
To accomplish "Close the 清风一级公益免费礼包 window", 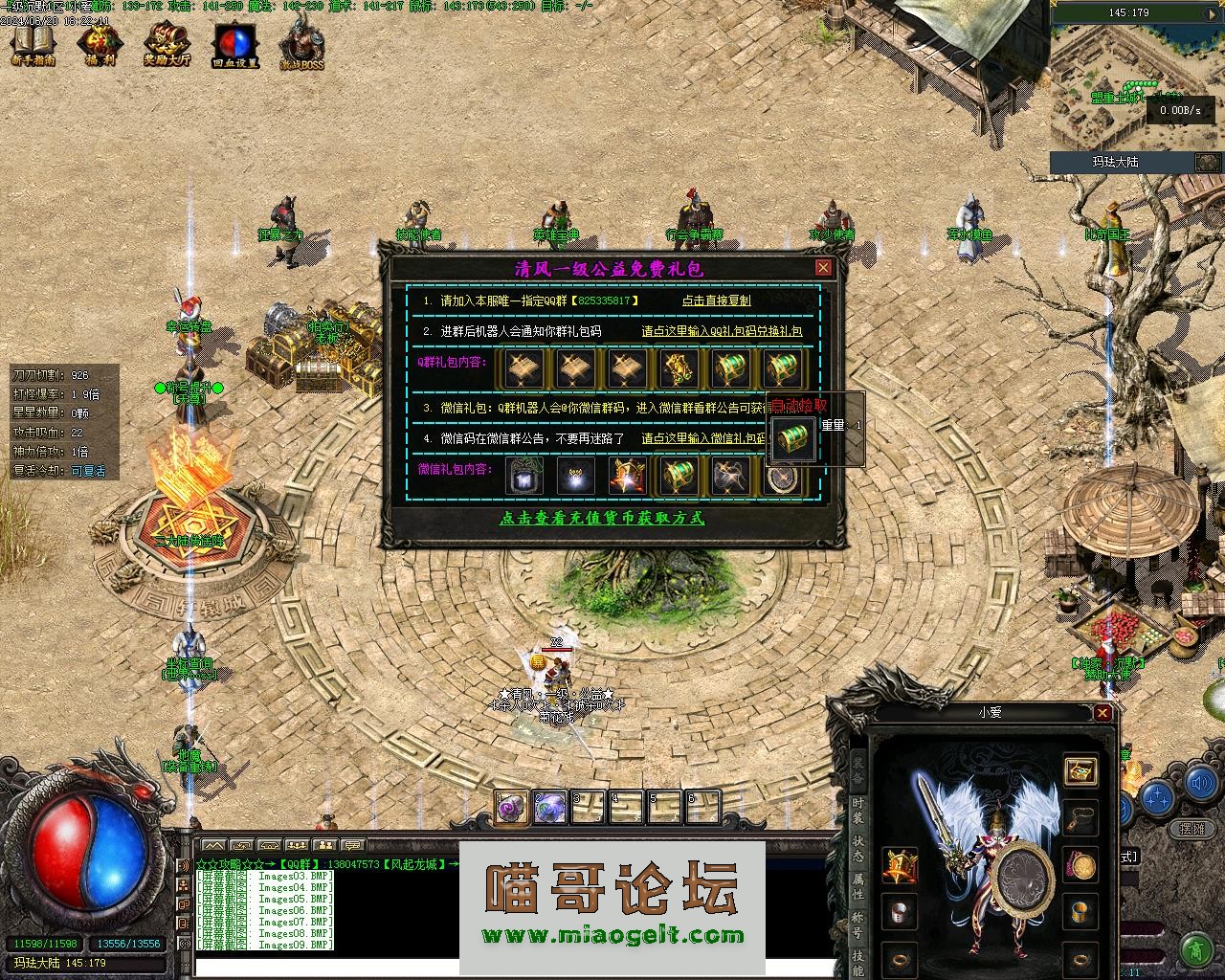I will click(822, 268).
